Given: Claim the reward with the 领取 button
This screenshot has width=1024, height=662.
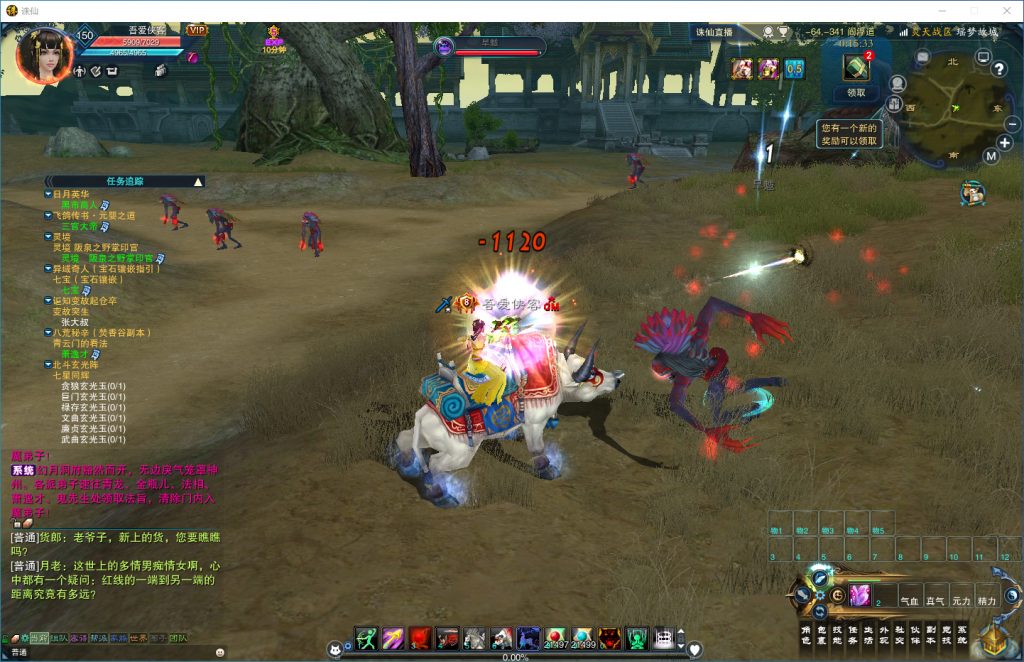Looking at the screenshot, I should pos(856,93).
